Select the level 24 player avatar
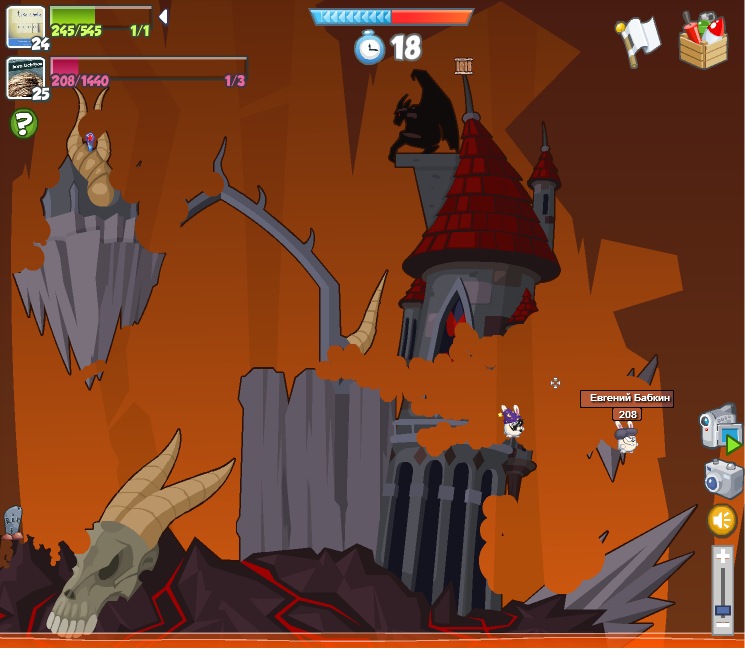This screenshot has height=650, width=745. coord(25,26)
